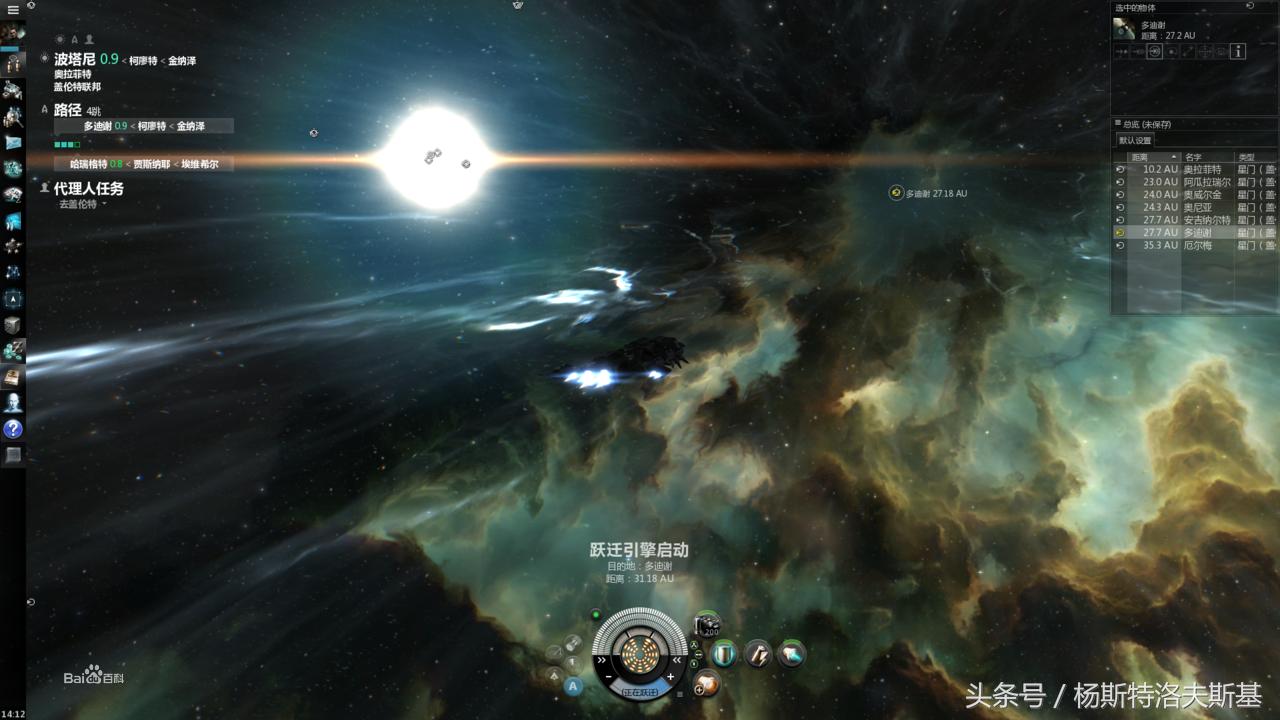Viewport: 1280px width, 720px height.
Task: Open the hamburger menu at sidebar top
Action: 13,9
